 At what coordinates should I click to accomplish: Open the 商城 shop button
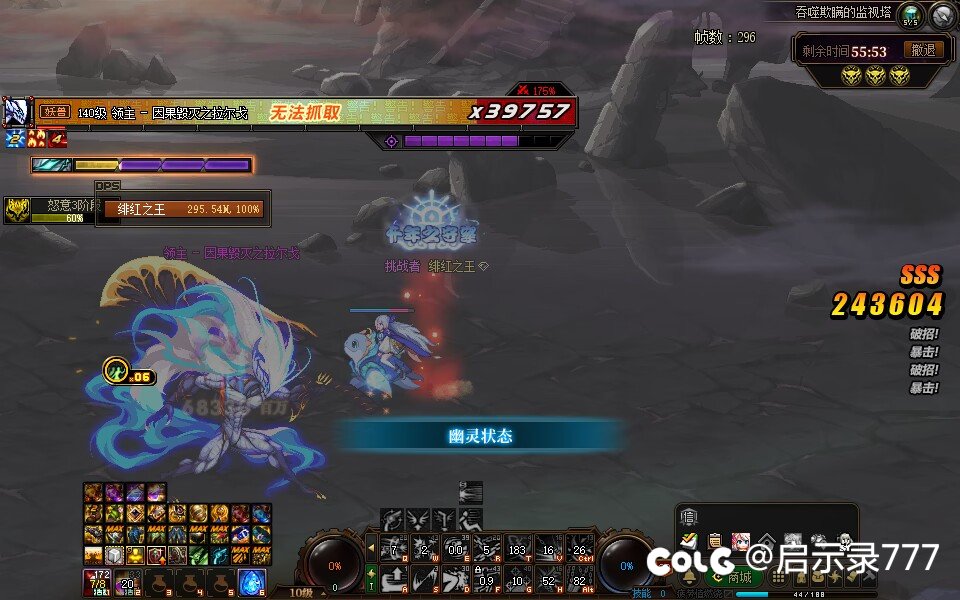[734, 577]
